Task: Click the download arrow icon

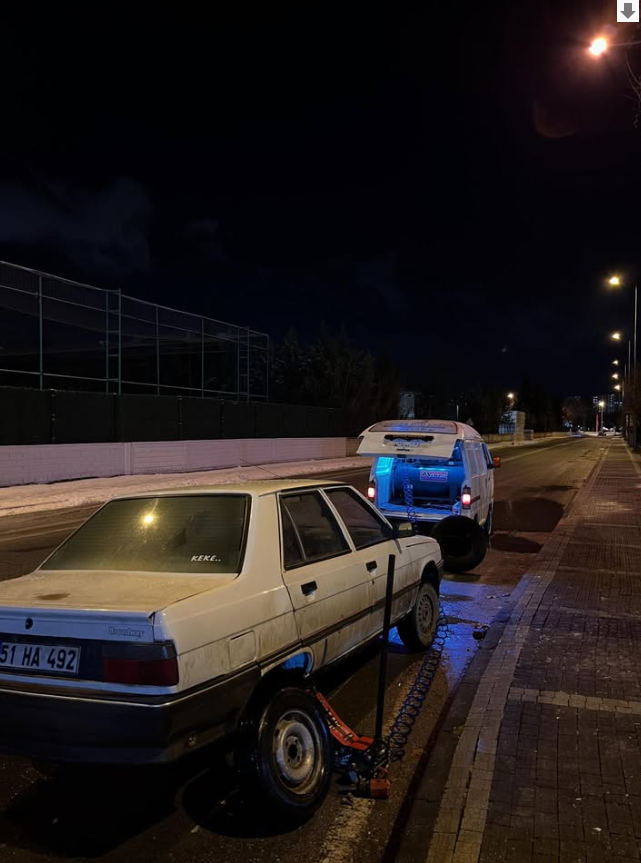Action: pyautogui.click(x=628, y=11)
